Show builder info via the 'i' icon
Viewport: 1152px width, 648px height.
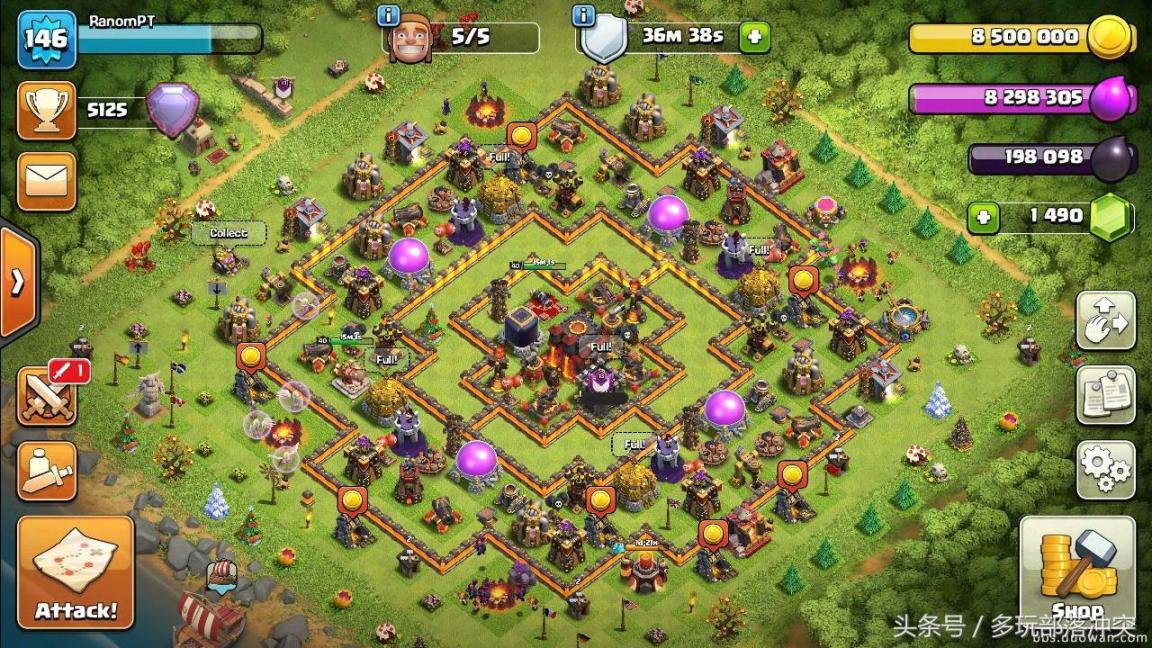click(x=389, y=15)
